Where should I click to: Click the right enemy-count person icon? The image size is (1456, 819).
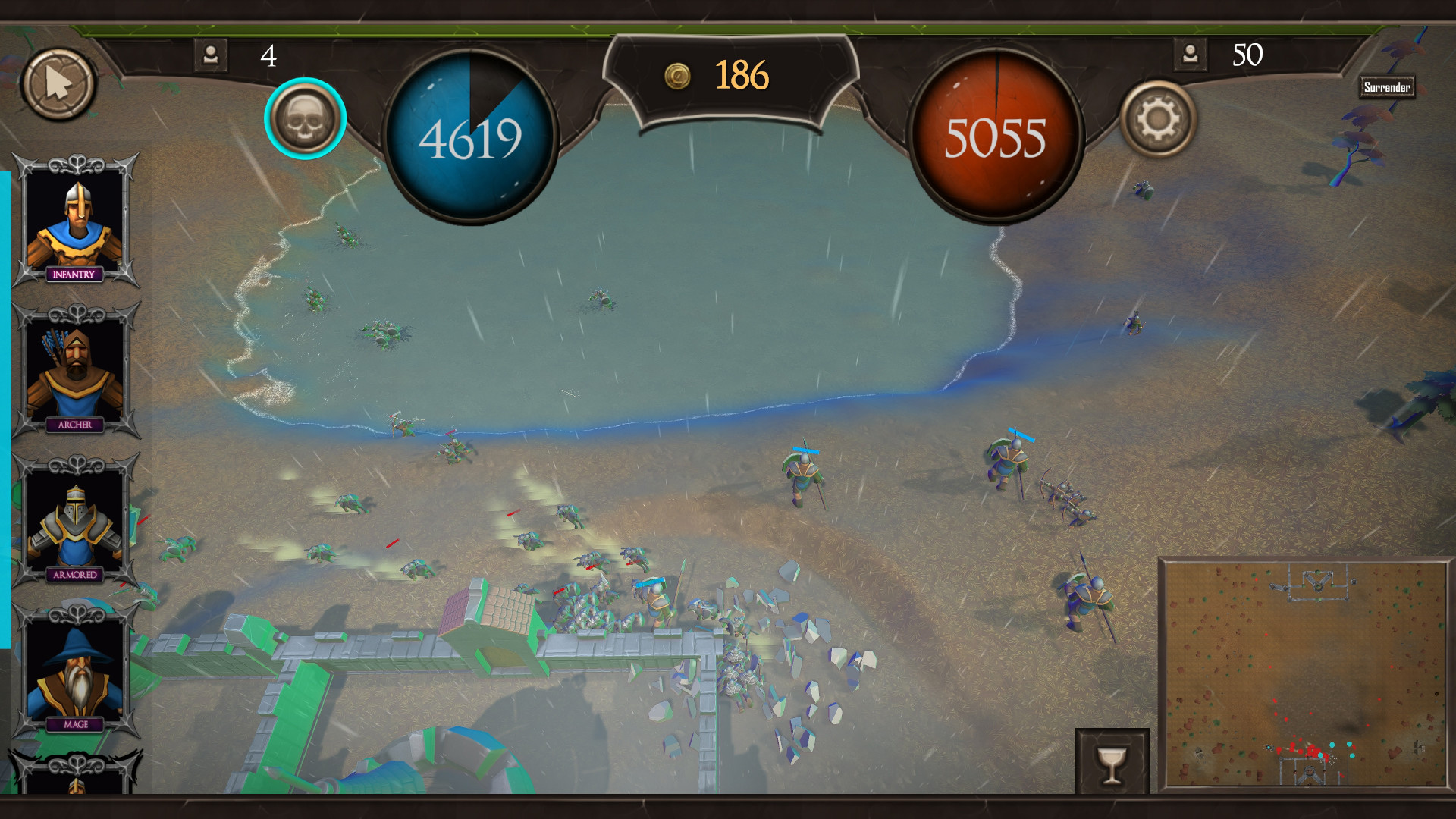tap(1190, 54)
